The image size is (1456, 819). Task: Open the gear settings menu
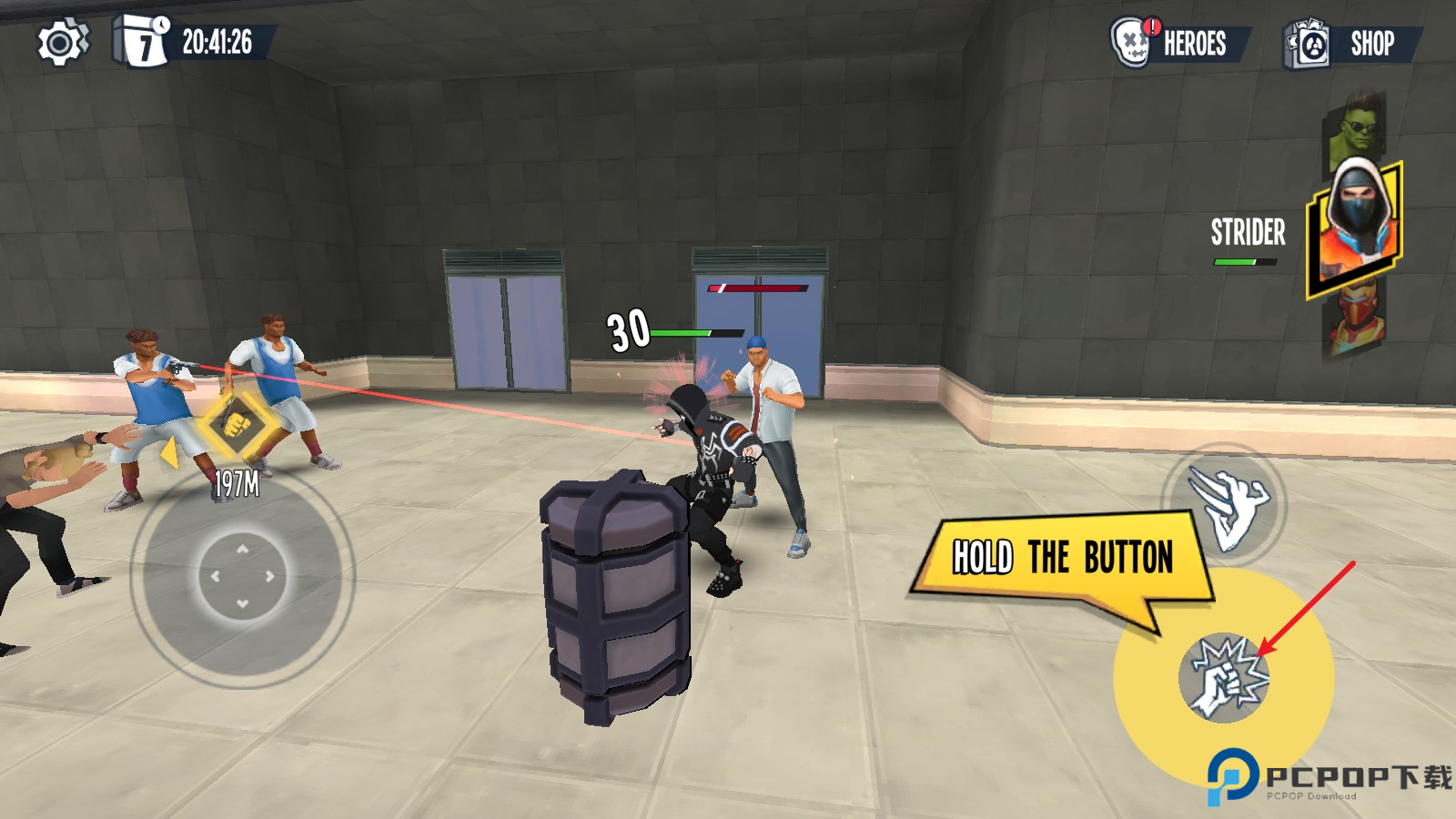click(62, 43)
